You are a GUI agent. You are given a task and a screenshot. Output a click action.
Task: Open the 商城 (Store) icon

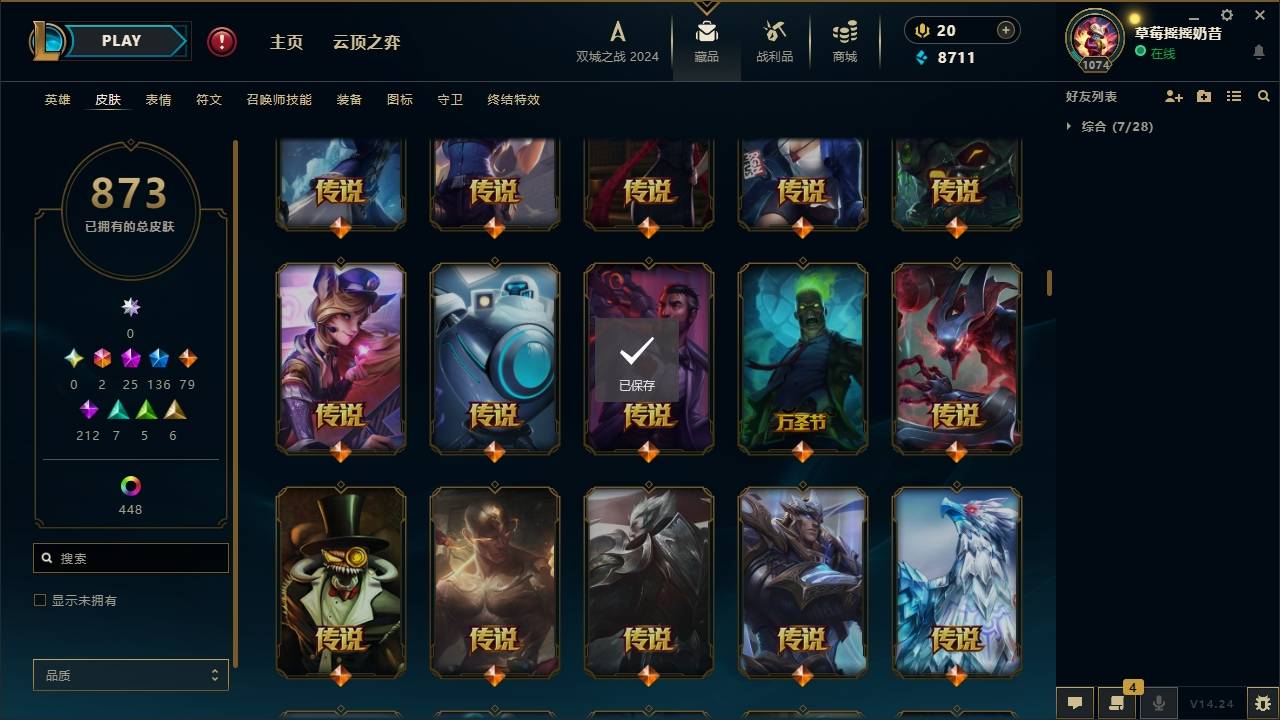[x=843, y=35]
